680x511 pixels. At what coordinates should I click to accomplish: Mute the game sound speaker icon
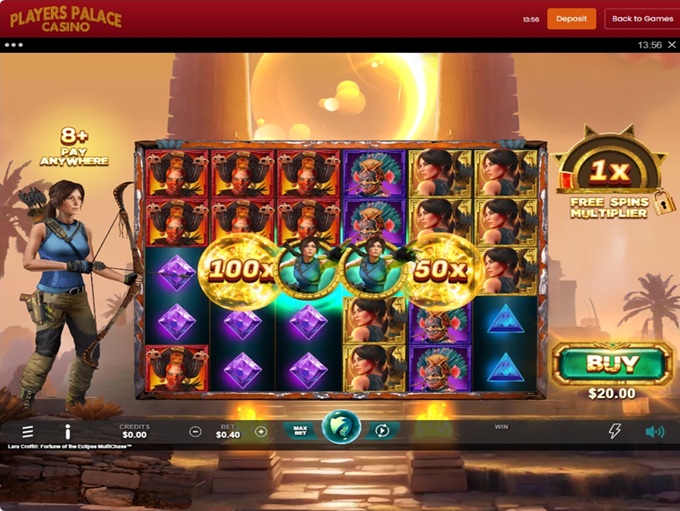click(654, 431)
